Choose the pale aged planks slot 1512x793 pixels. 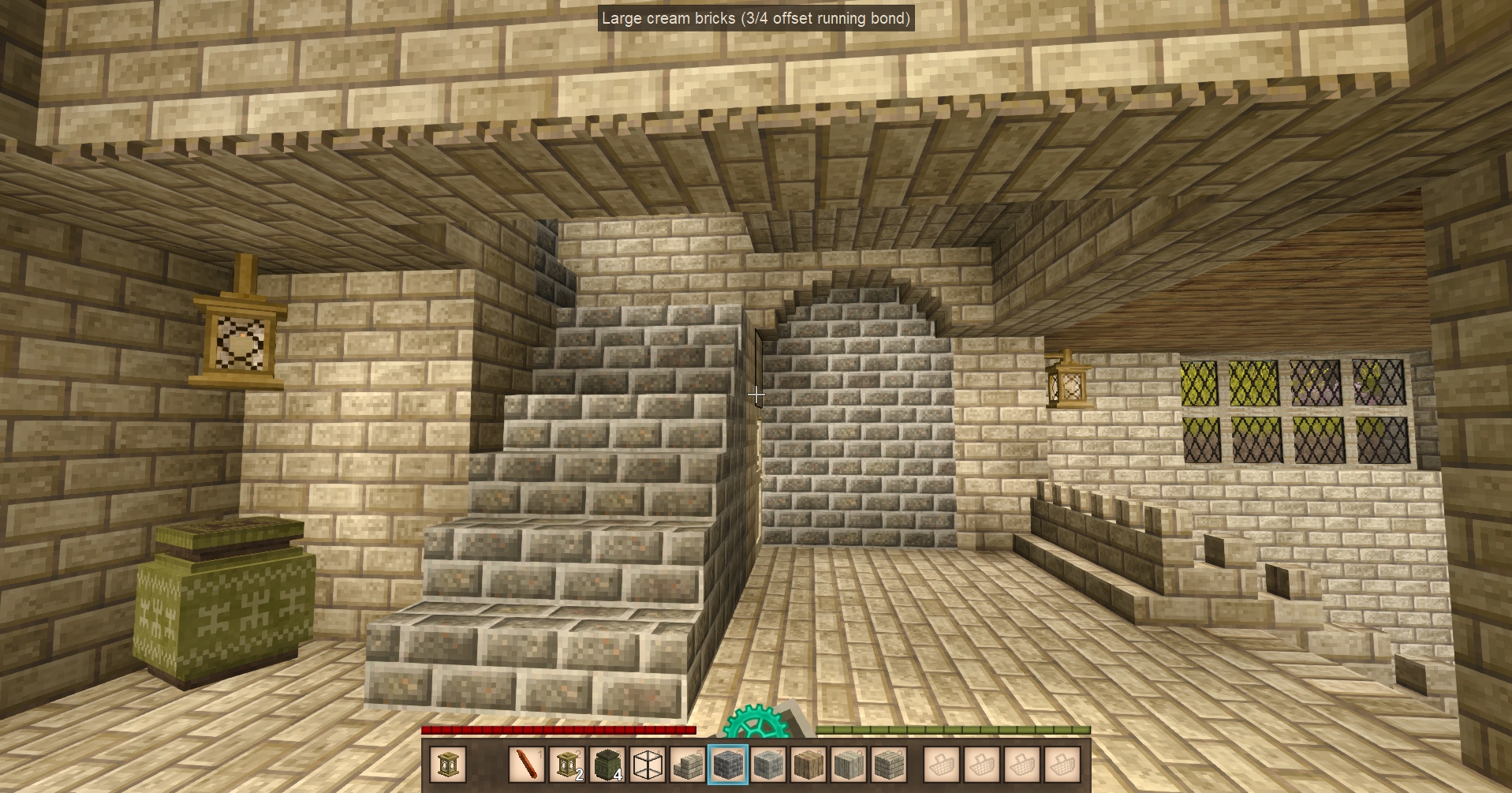[x=849, y=764]
